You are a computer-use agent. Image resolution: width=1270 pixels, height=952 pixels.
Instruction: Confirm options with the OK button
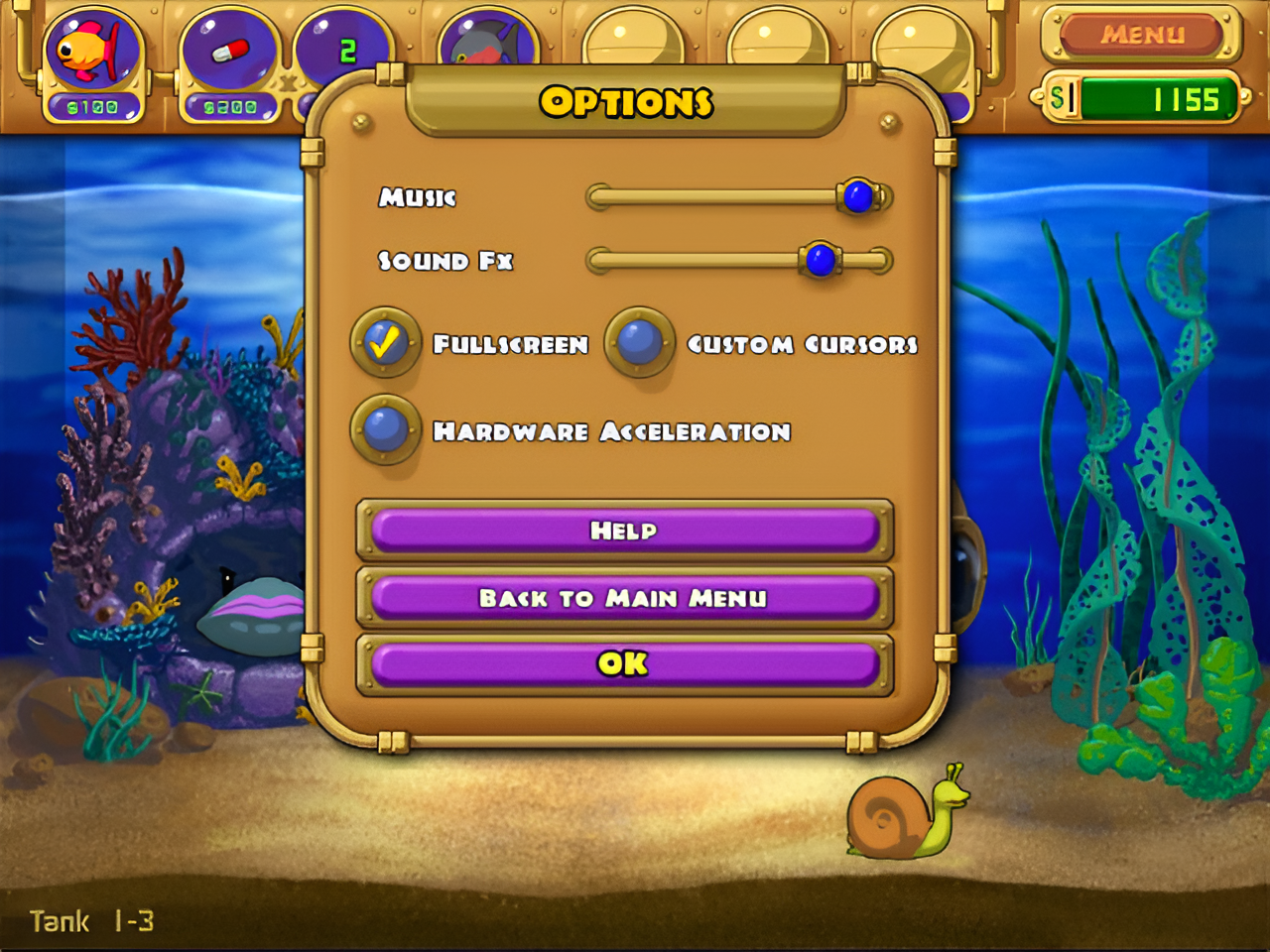tap(624, 663)
